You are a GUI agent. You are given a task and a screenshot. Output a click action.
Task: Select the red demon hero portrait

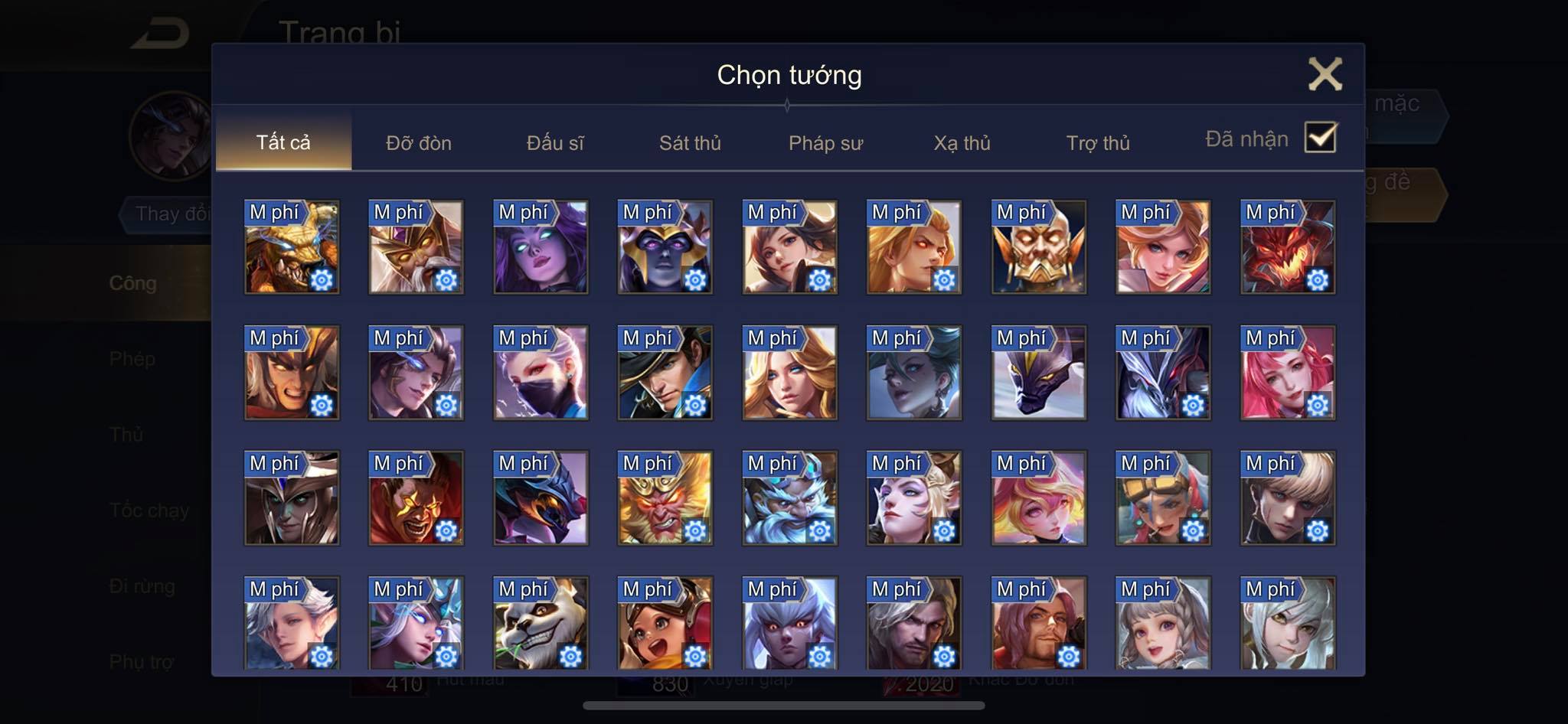pos(1288,247)
